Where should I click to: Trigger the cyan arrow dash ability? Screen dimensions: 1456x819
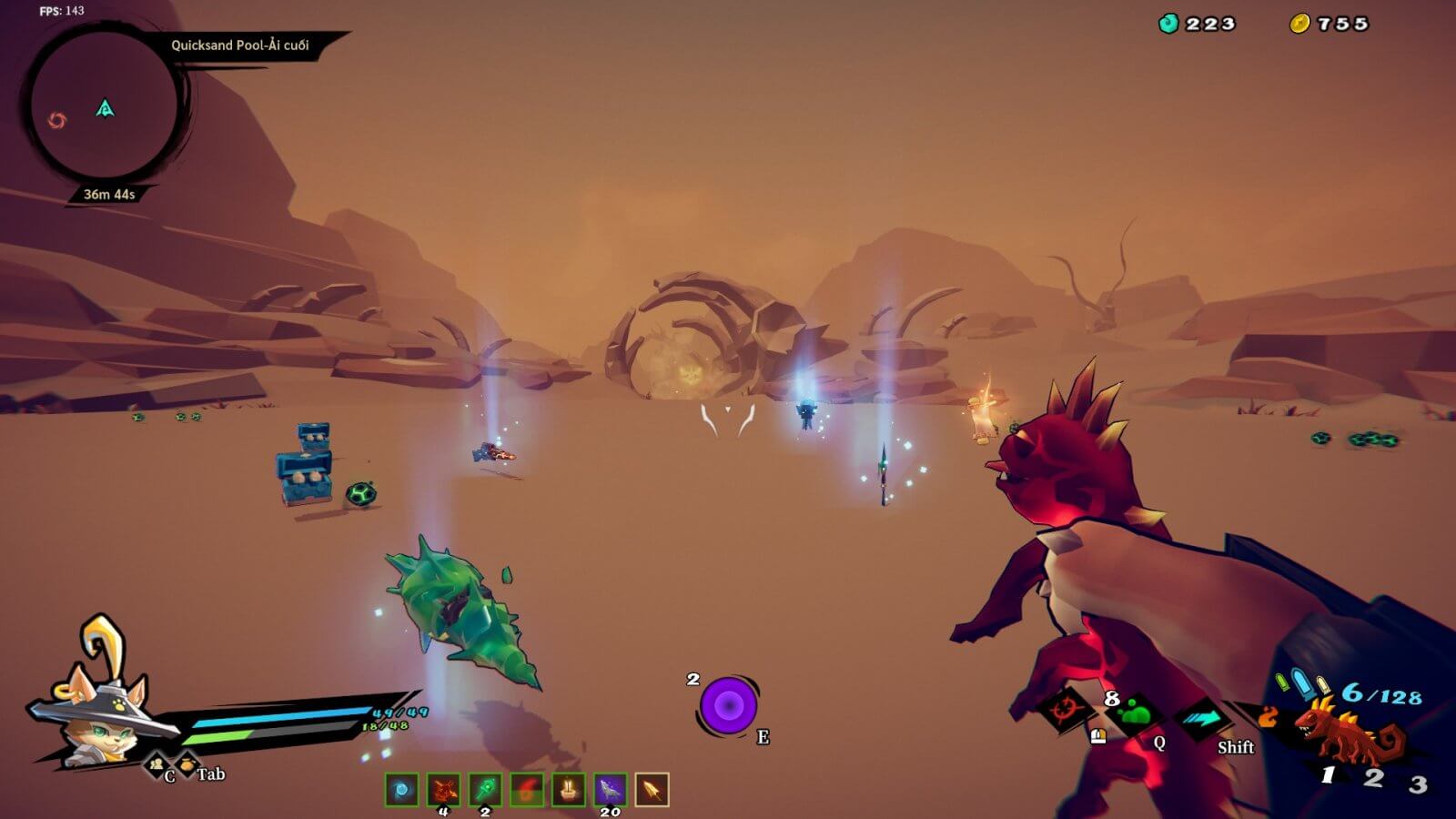coord(1205,719)
